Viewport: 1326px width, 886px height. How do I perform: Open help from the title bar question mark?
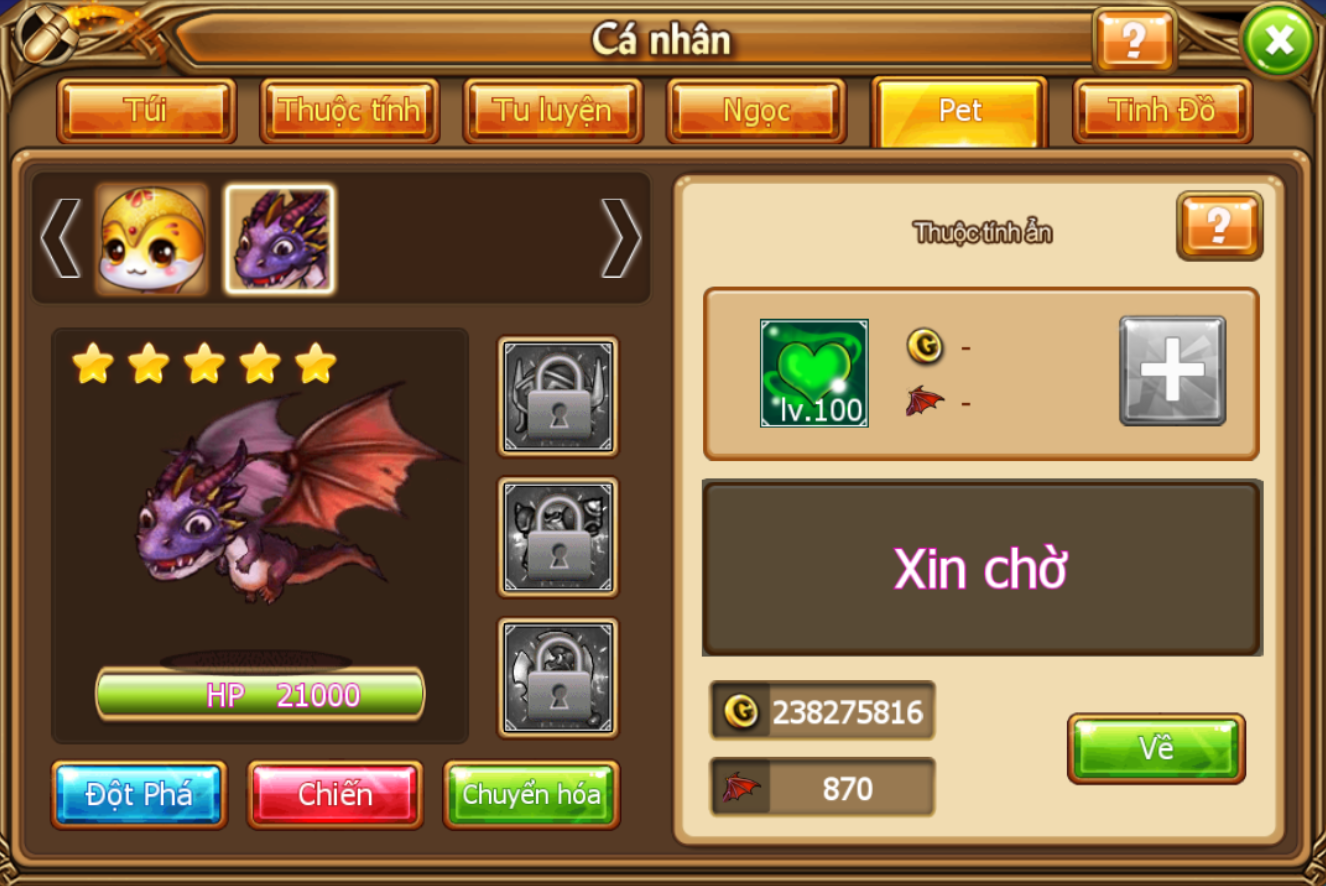(1133, 41)
